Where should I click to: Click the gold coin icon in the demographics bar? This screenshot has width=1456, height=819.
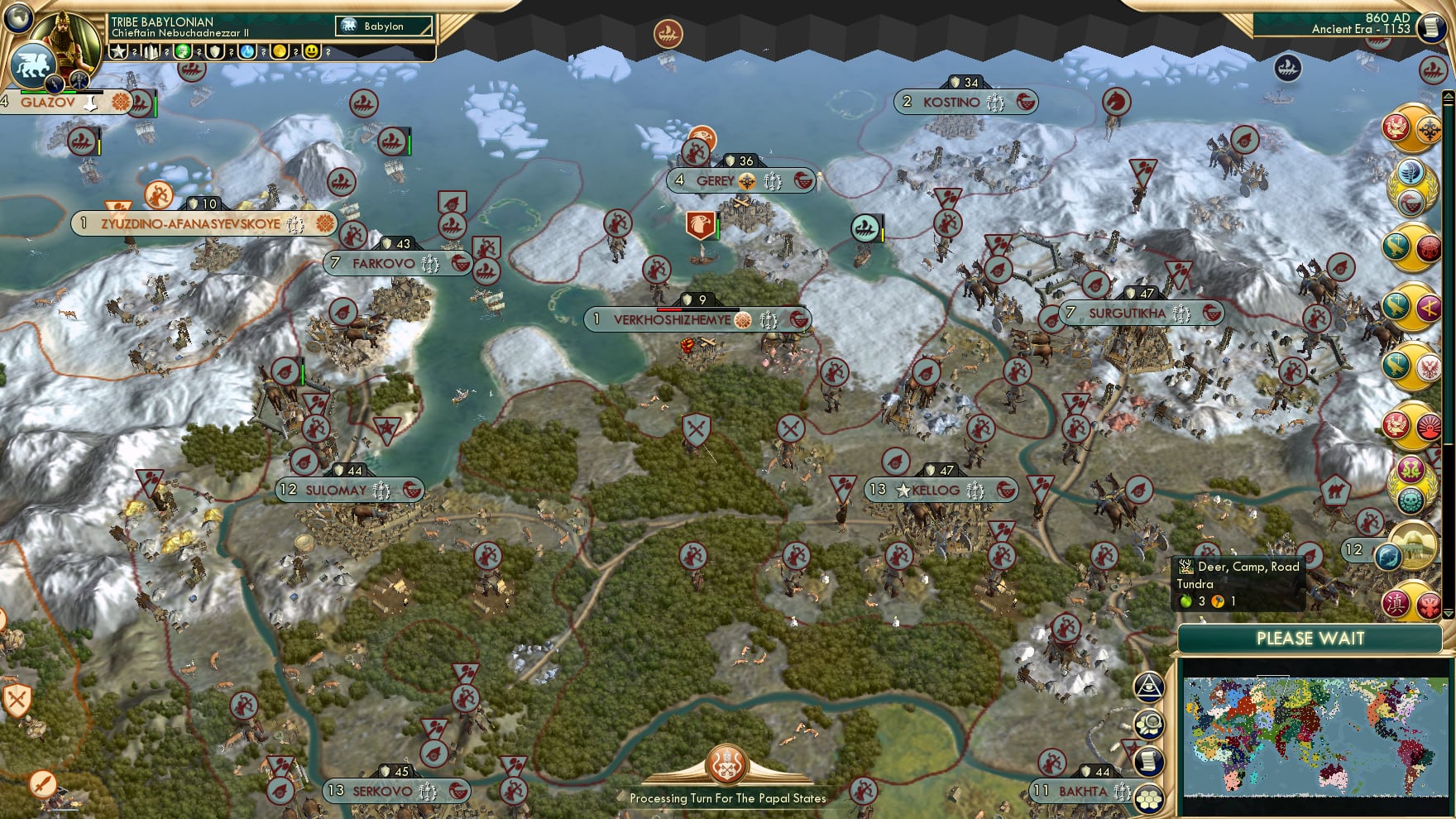(280, 51)
